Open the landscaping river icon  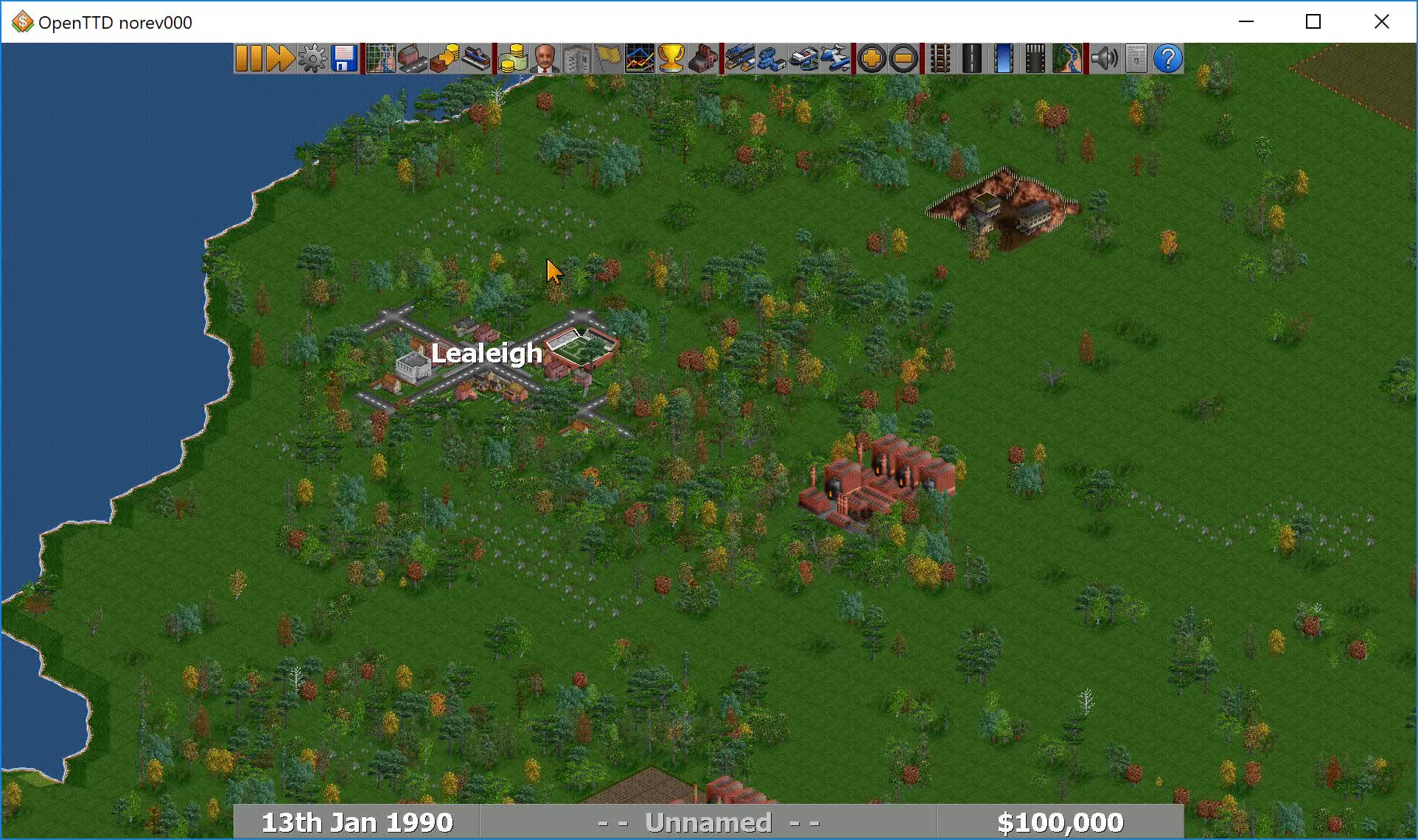(1068, 59)
